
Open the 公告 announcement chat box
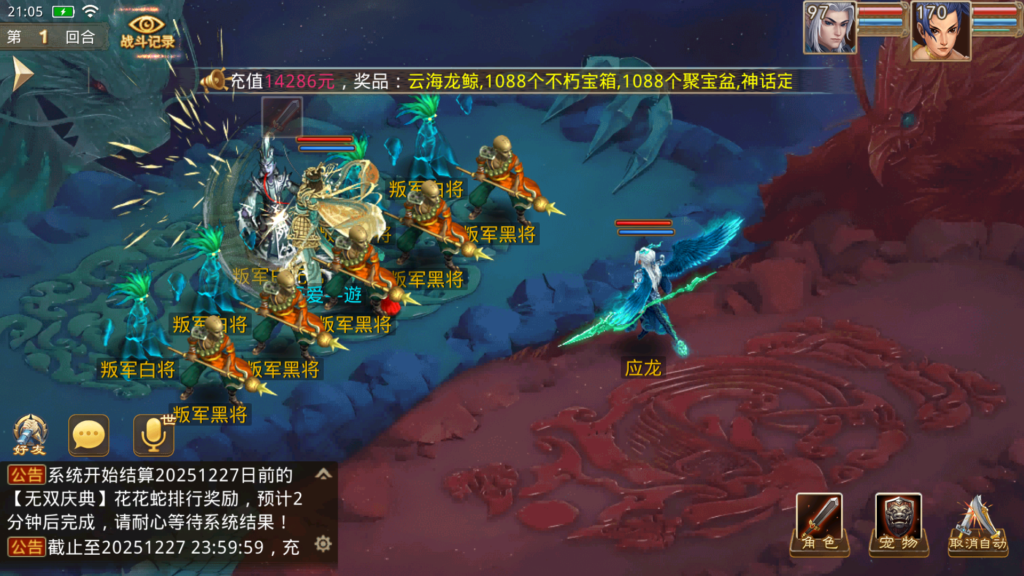click(160, 510)
